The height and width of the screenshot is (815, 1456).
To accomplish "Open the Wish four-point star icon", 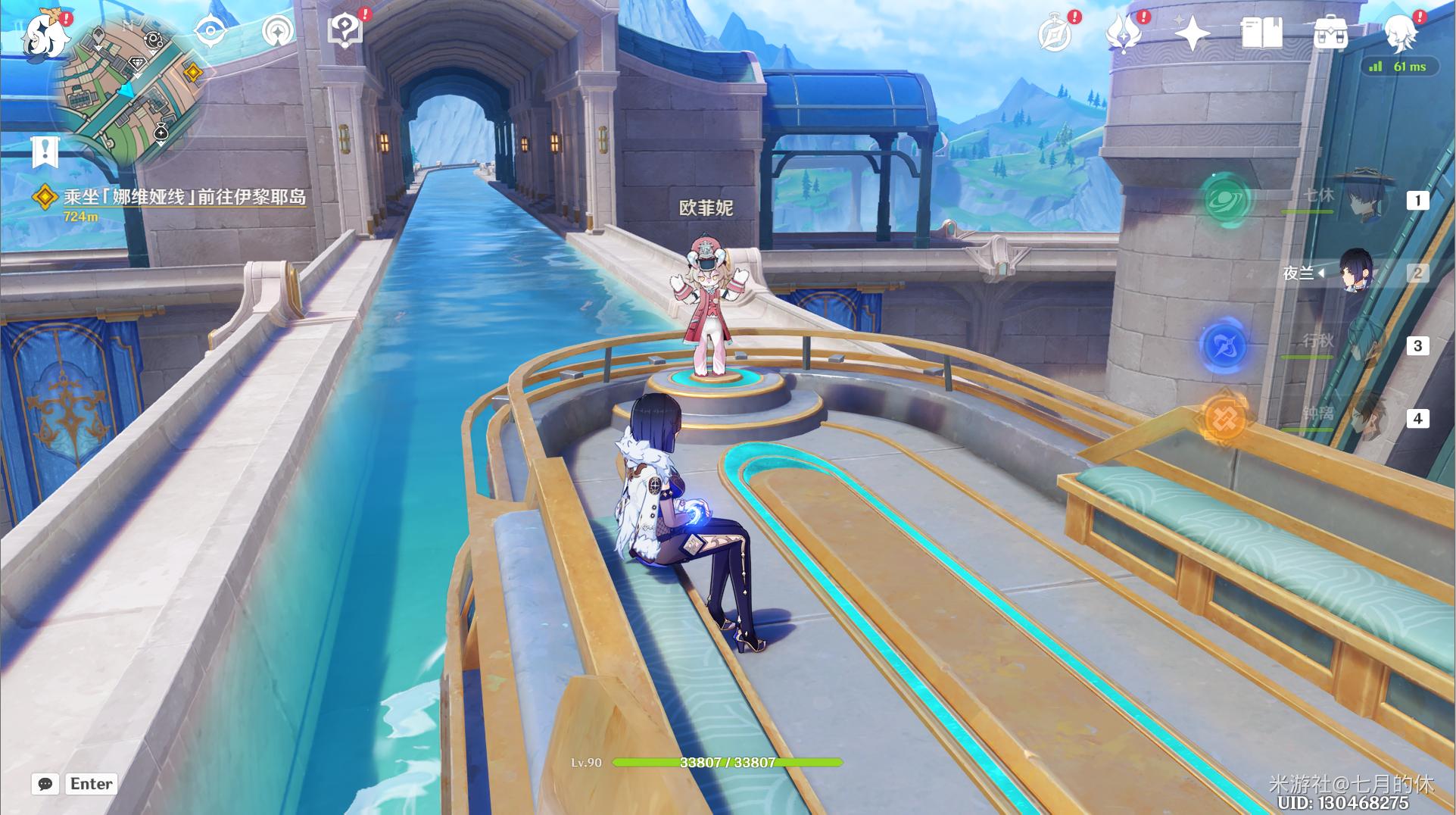I will [x=1192, y=34].
